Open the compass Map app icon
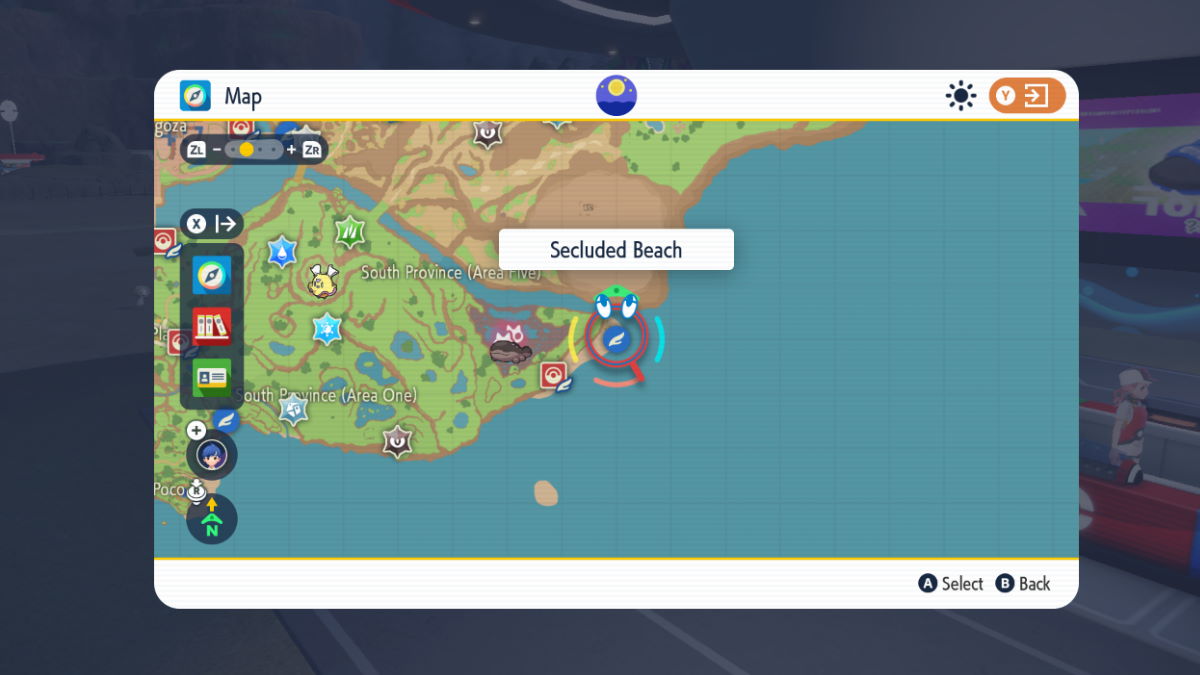 [x=212, y=275]
